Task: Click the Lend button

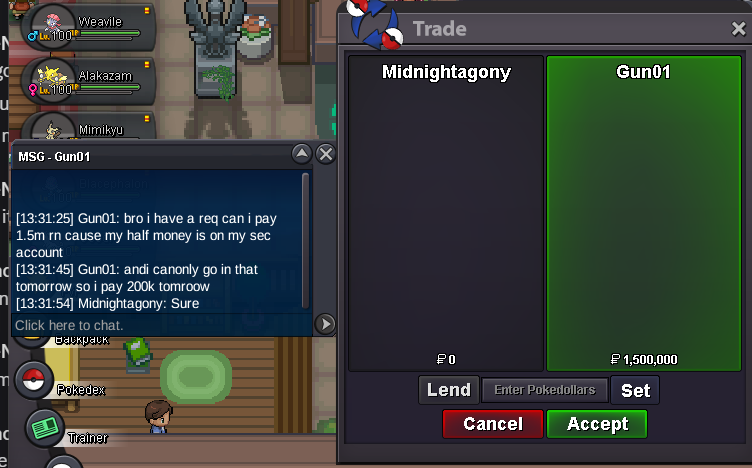Action: [x=448, y=390]
